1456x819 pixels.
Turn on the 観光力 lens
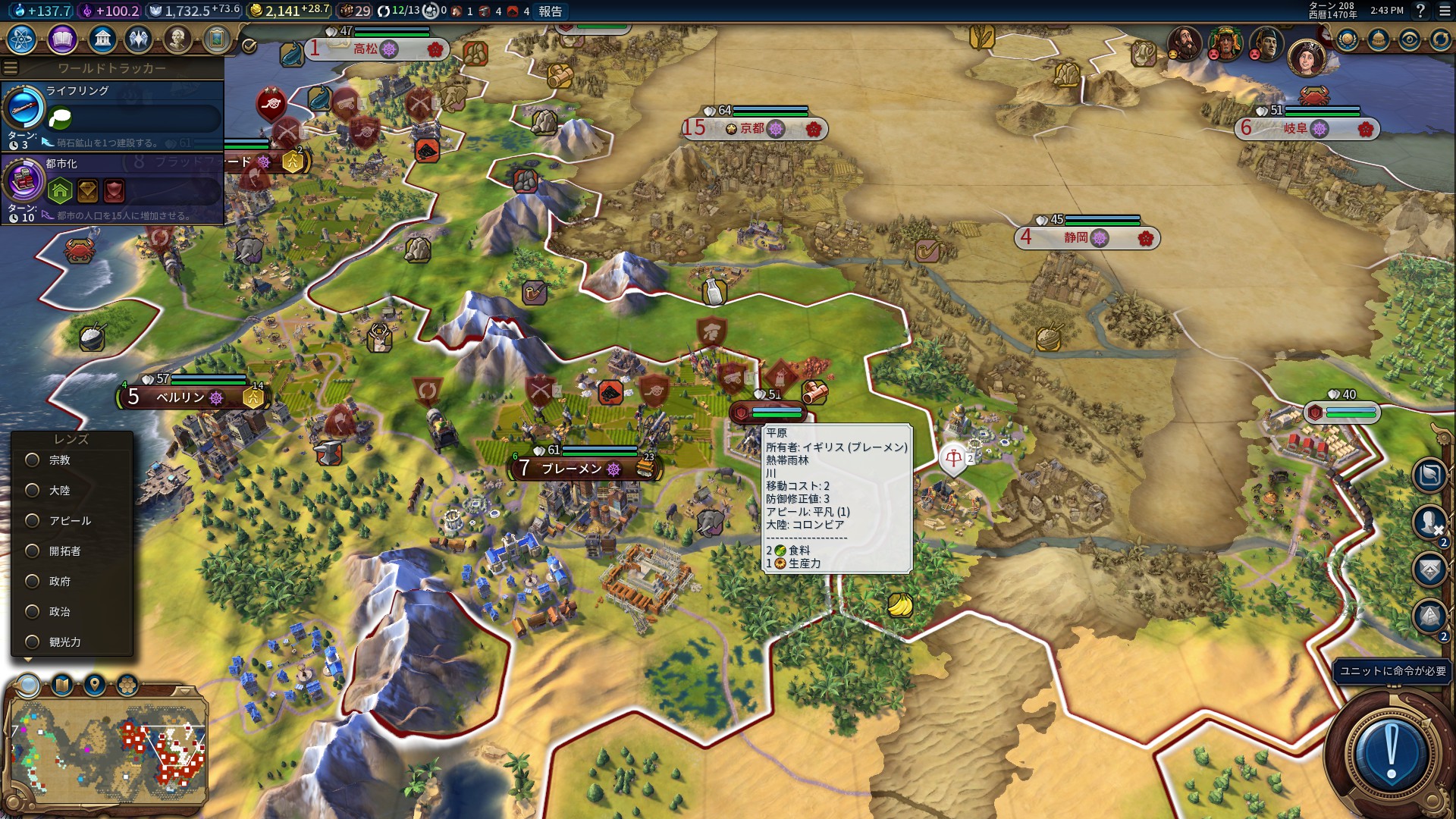33,642
